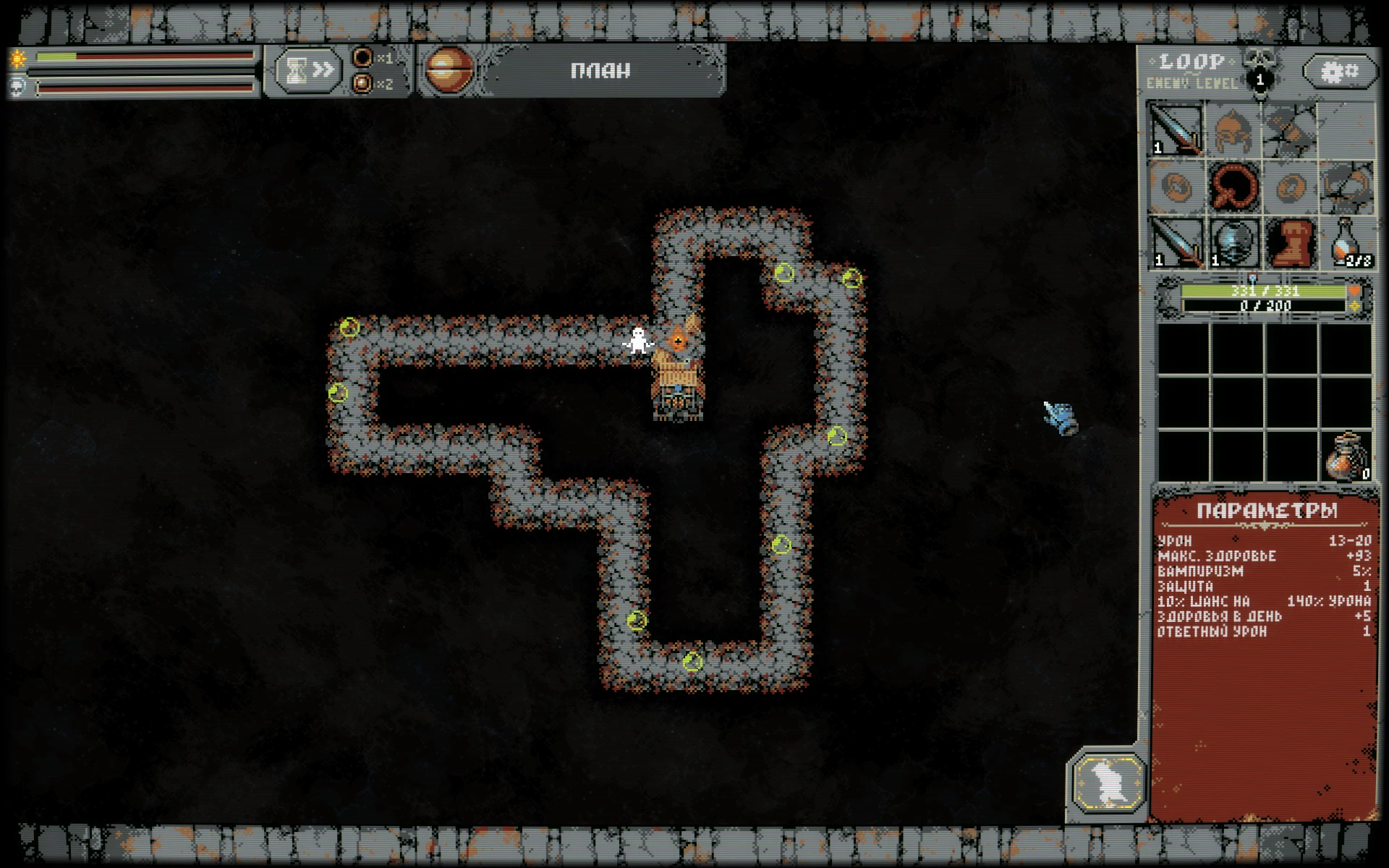Select the second equipped sword slot

pyautogui.click(x=1176, y=242)
